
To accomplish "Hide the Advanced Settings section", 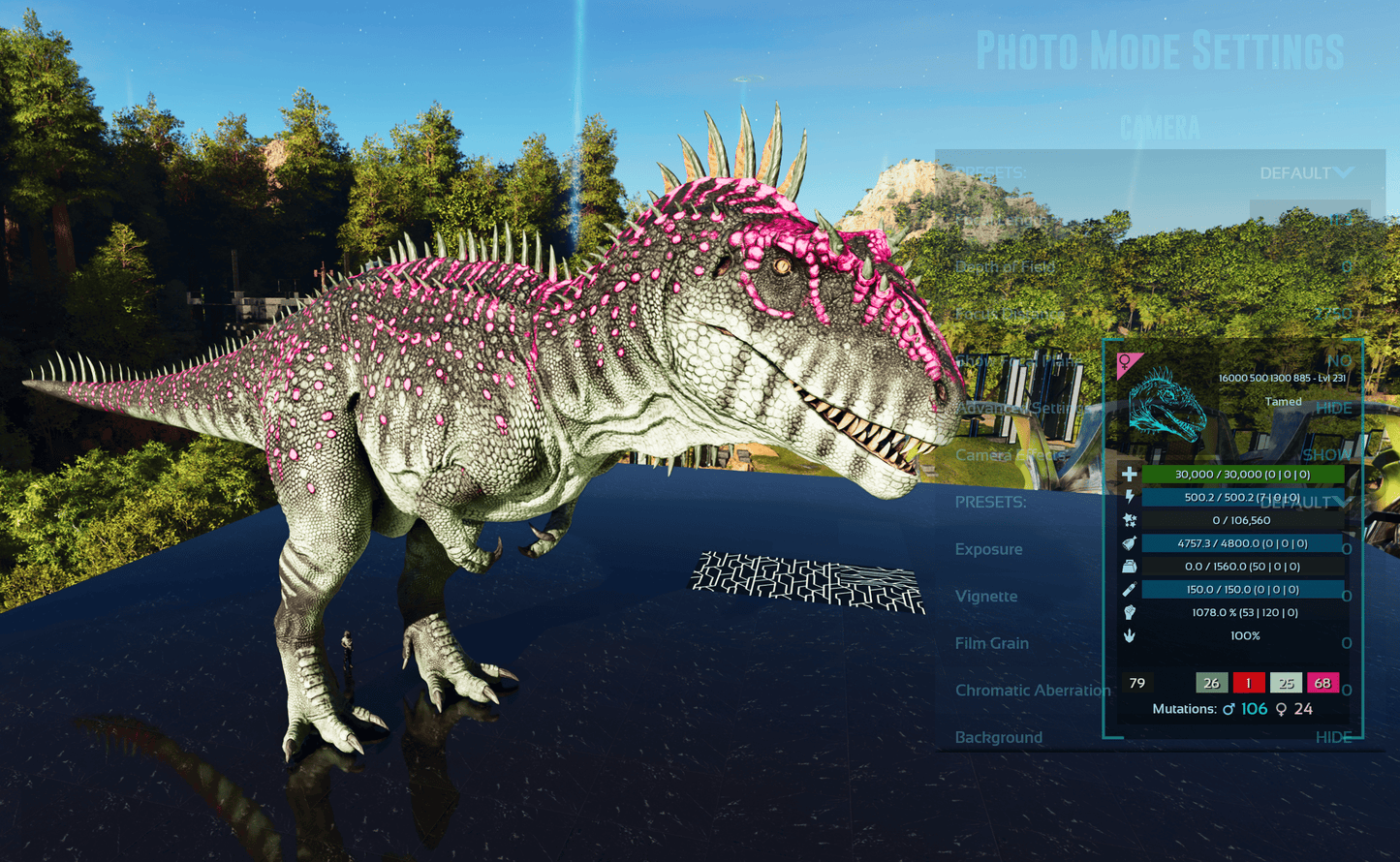I will pos(1333,408).
